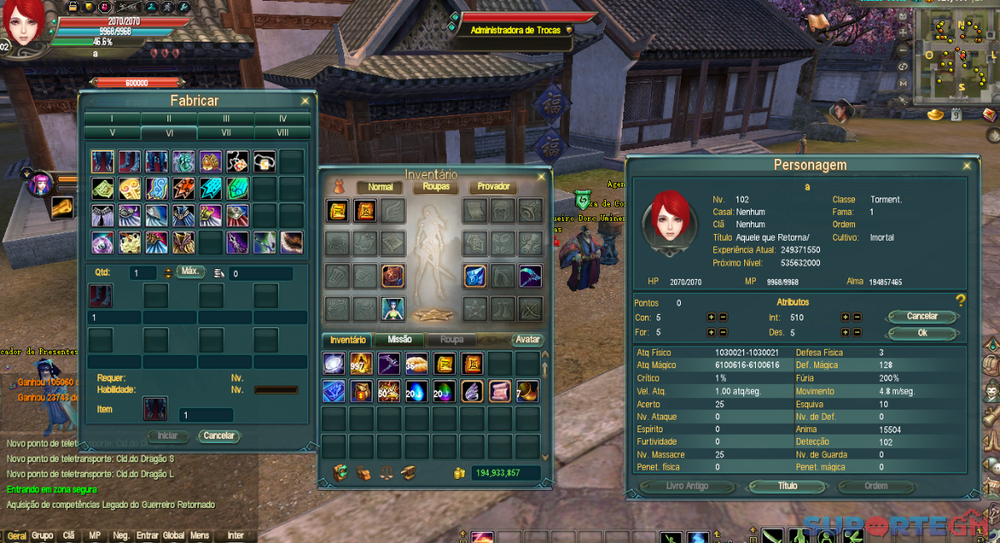Switch to crafting tier VII tab
This screenshot has height=543, width=1000.
click(226, 132)
